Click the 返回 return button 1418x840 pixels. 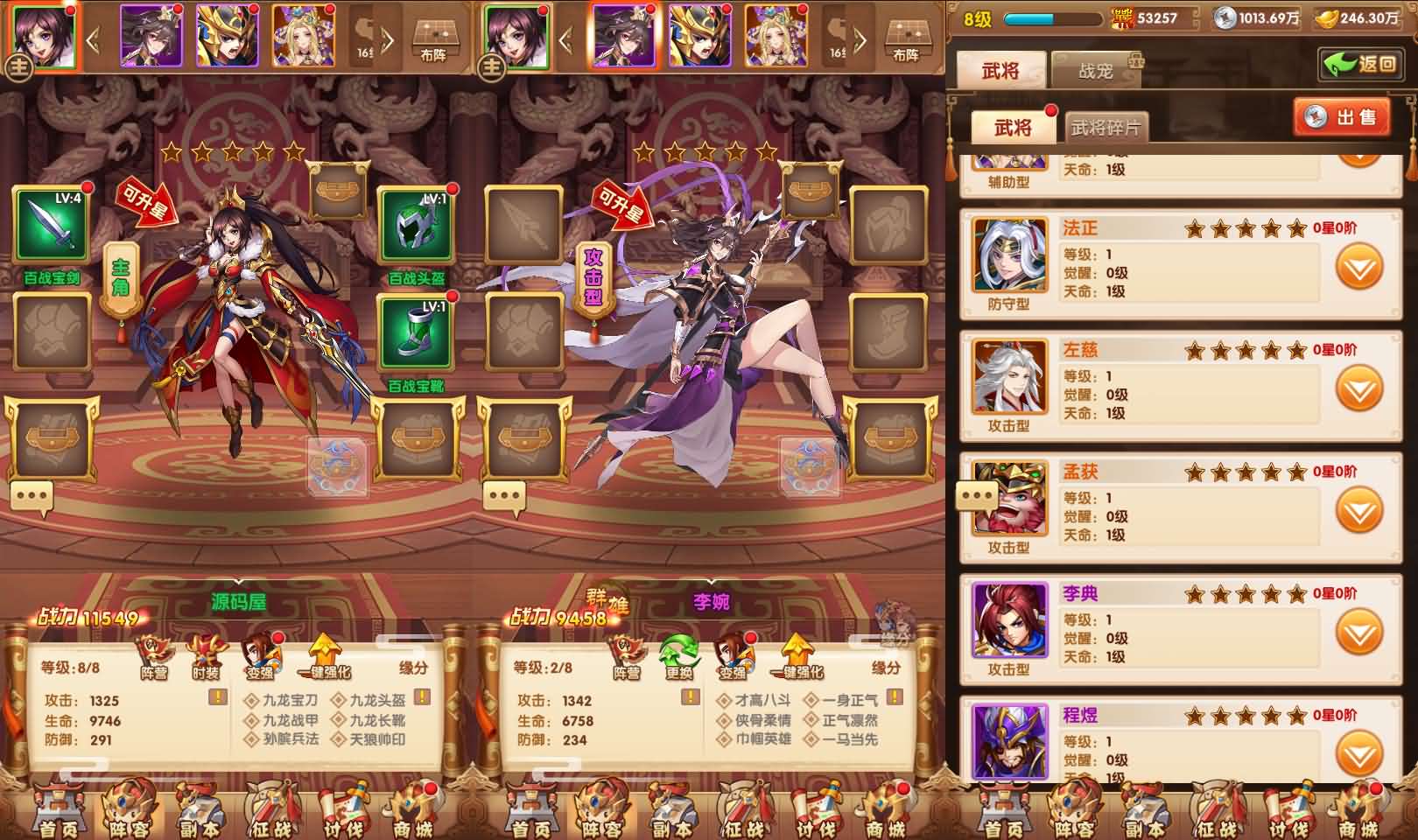(x=1360, y=66)
